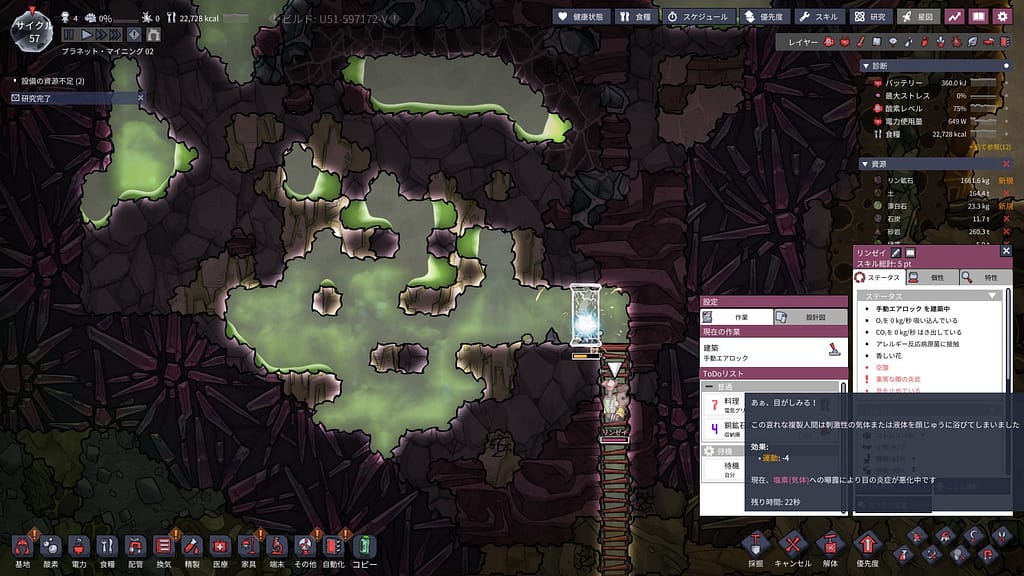Dismiss the 研究完了 notification
Screen dimensions: 1024x576
(140, 98)
